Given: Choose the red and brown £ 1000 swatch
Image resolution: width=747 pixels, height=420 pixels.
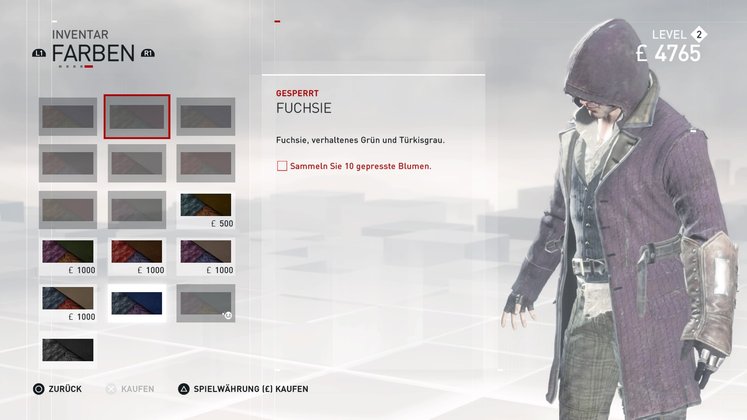Looking at the screenshot, I should [x=137, y=251].
